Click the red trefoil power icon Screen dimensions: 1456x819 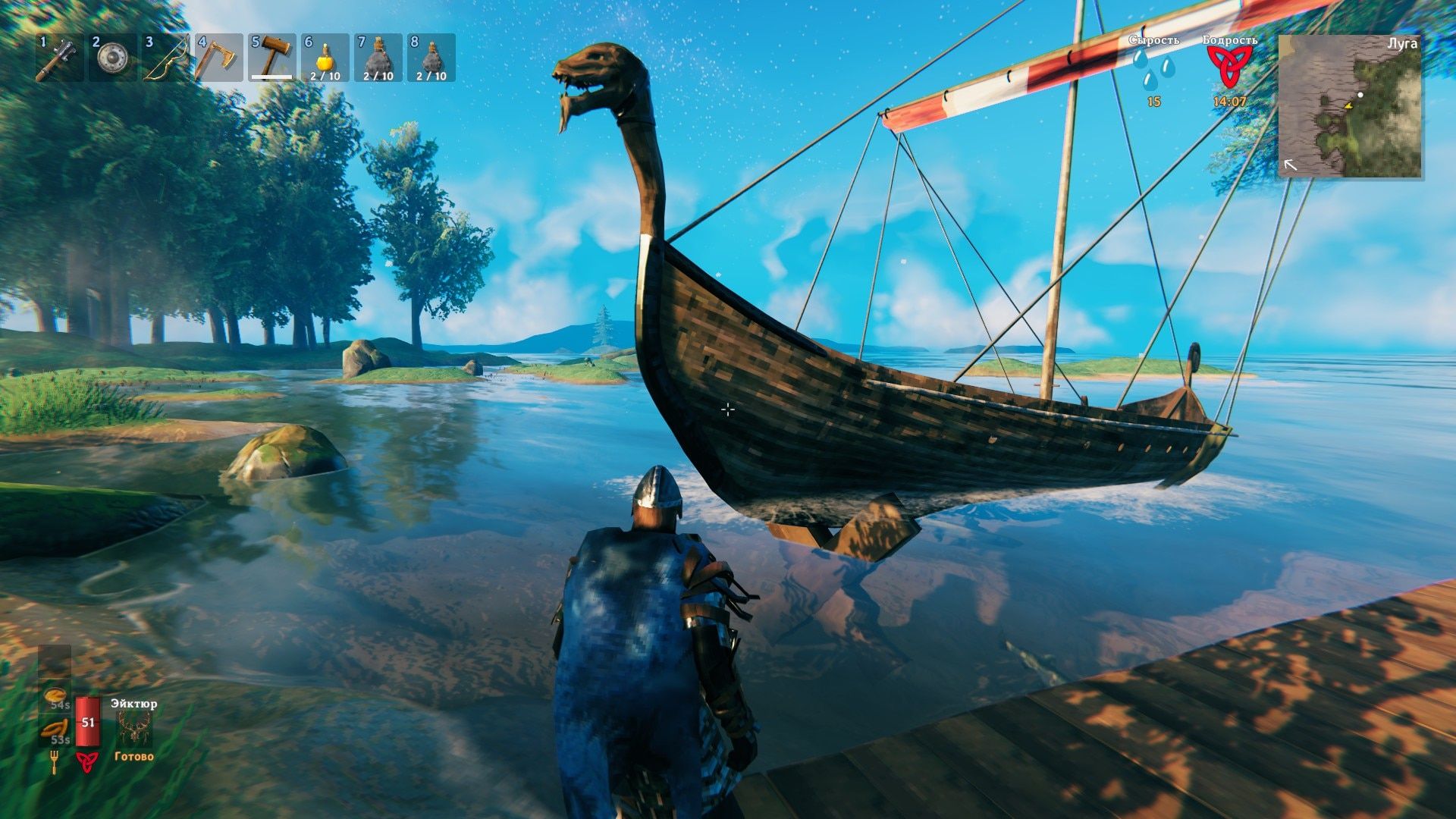pos(86,761)
